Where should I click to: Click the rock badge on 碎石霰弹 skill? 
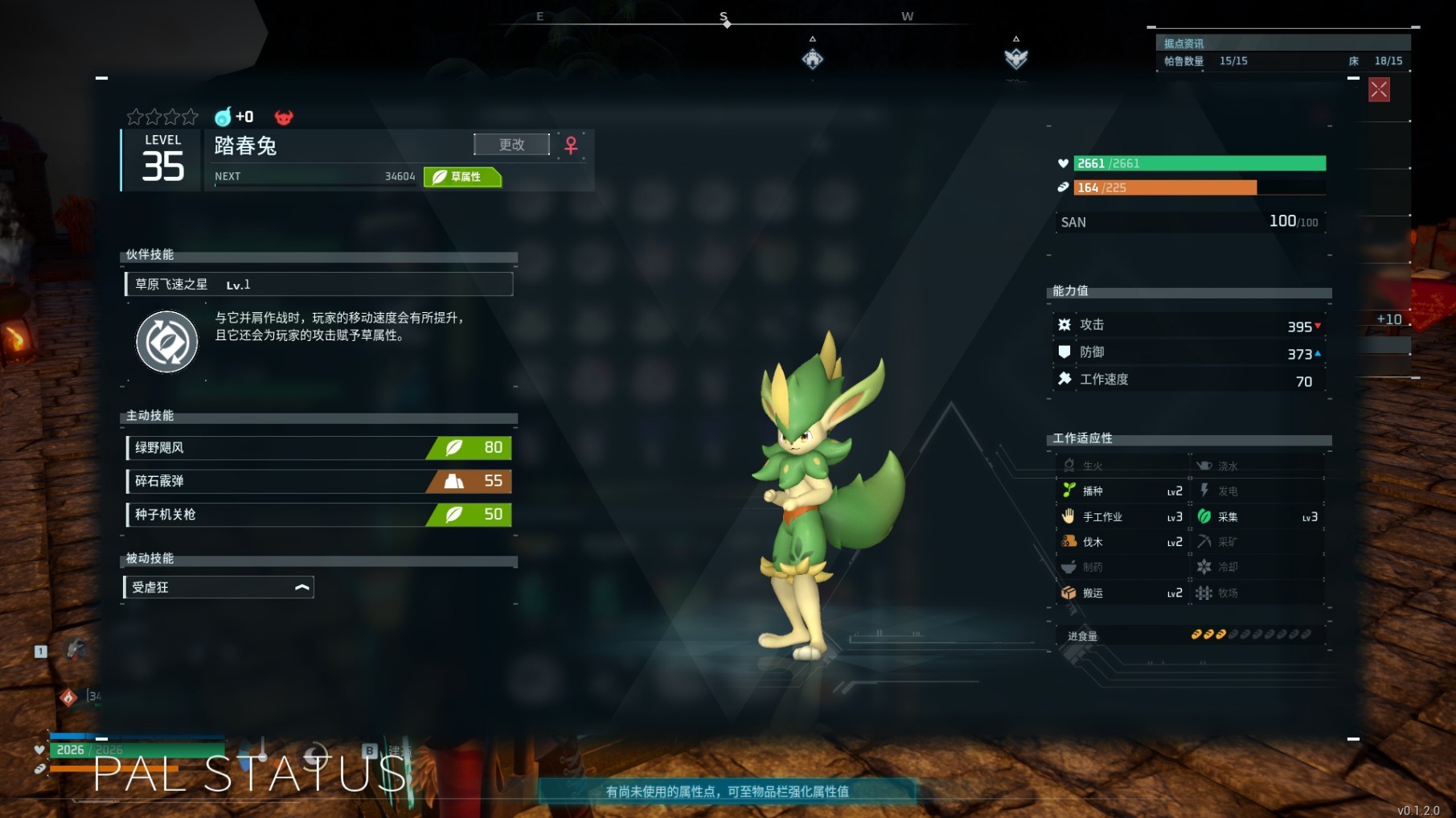(454, 481)
